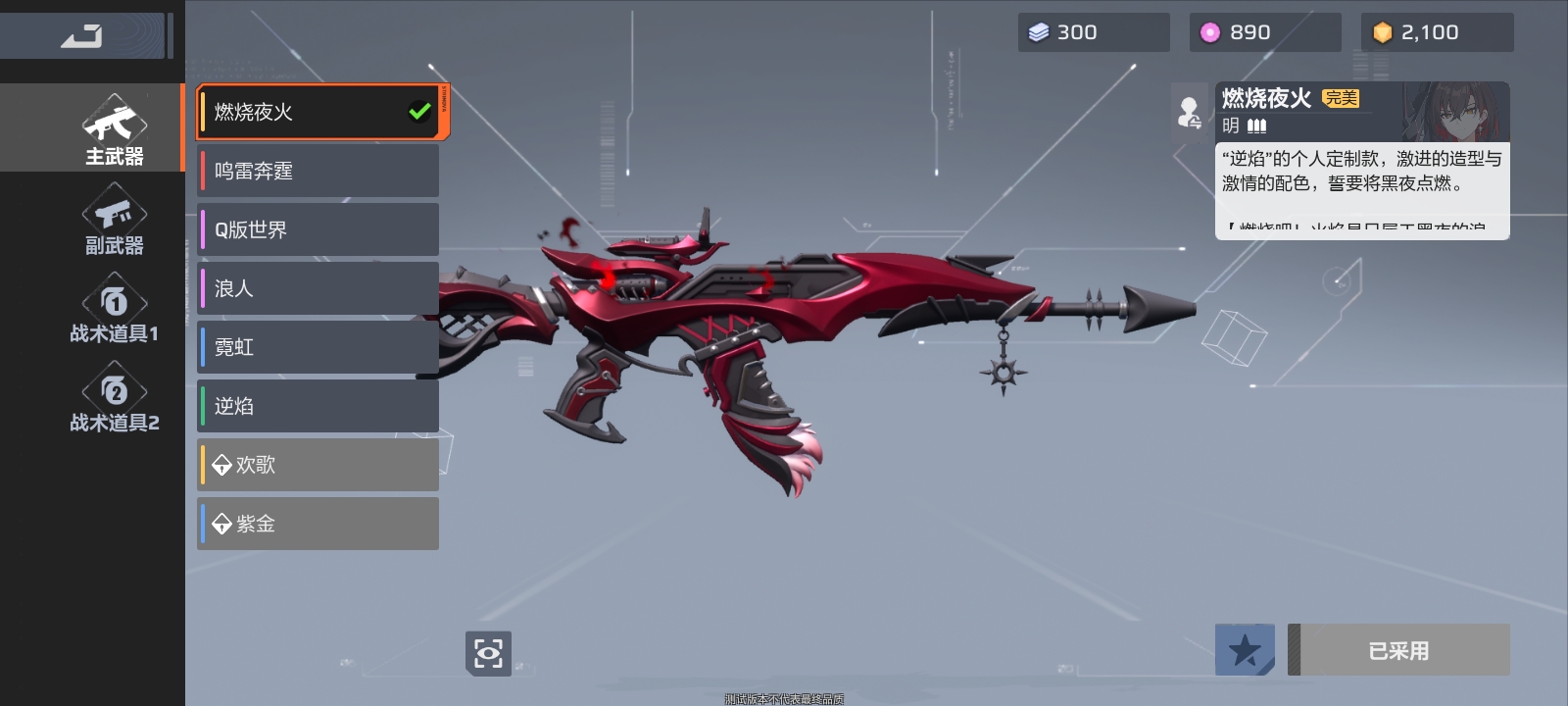The width and height of the screenshot is (1568, 706).
Task: Choose the 鸣雷奔霆 skin
Action: pyautogui.click(x=318, y=171)
